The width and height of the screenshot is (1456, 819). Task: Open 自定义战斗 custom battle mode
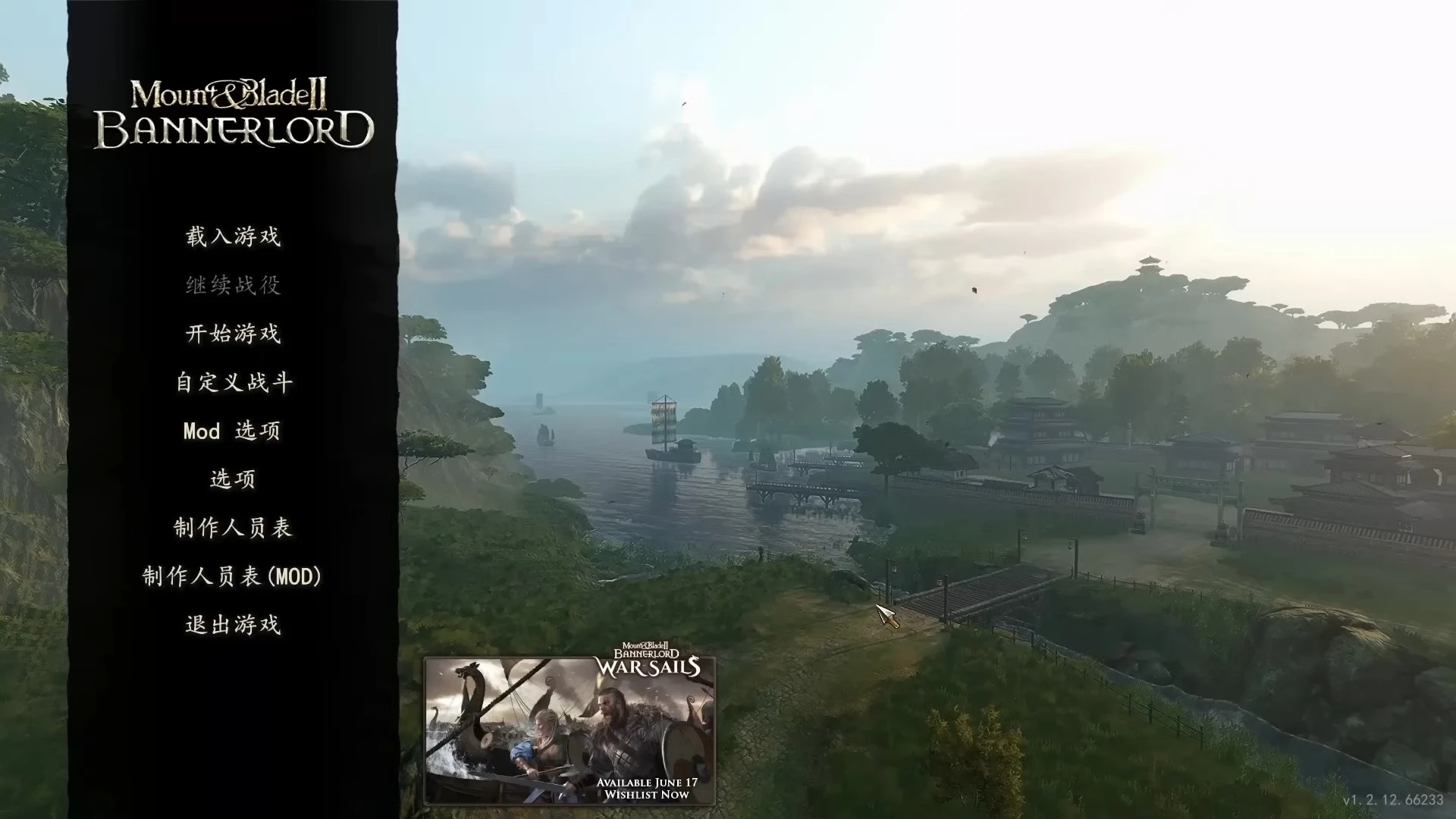click(231, 382)
